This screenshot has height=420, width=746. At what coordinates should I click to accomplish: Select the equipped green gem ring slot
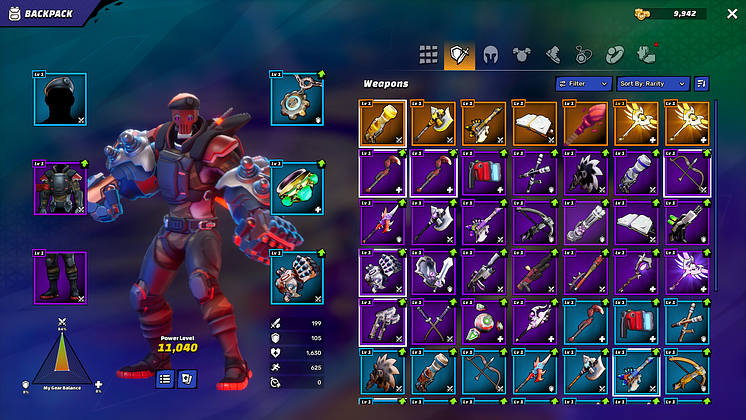(297, 187)
